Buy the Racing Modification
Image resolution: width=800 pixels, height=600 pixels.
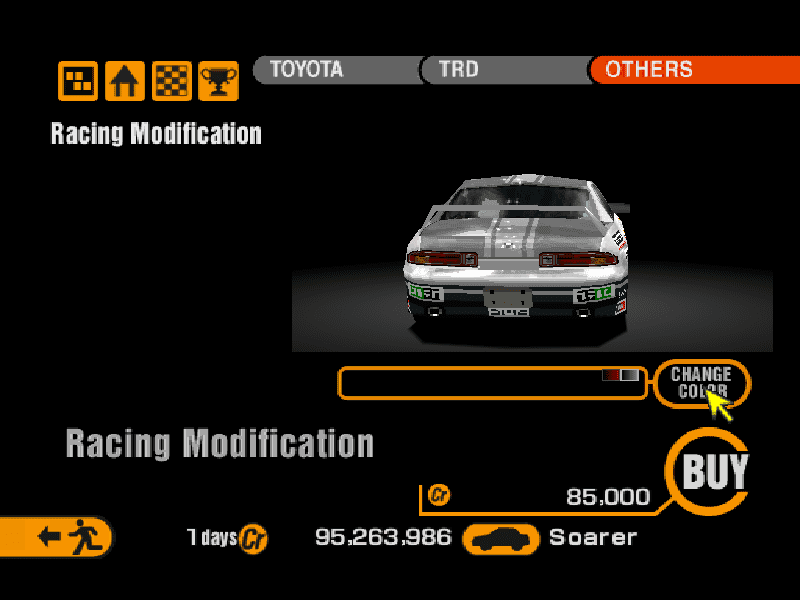coord(714,471)
